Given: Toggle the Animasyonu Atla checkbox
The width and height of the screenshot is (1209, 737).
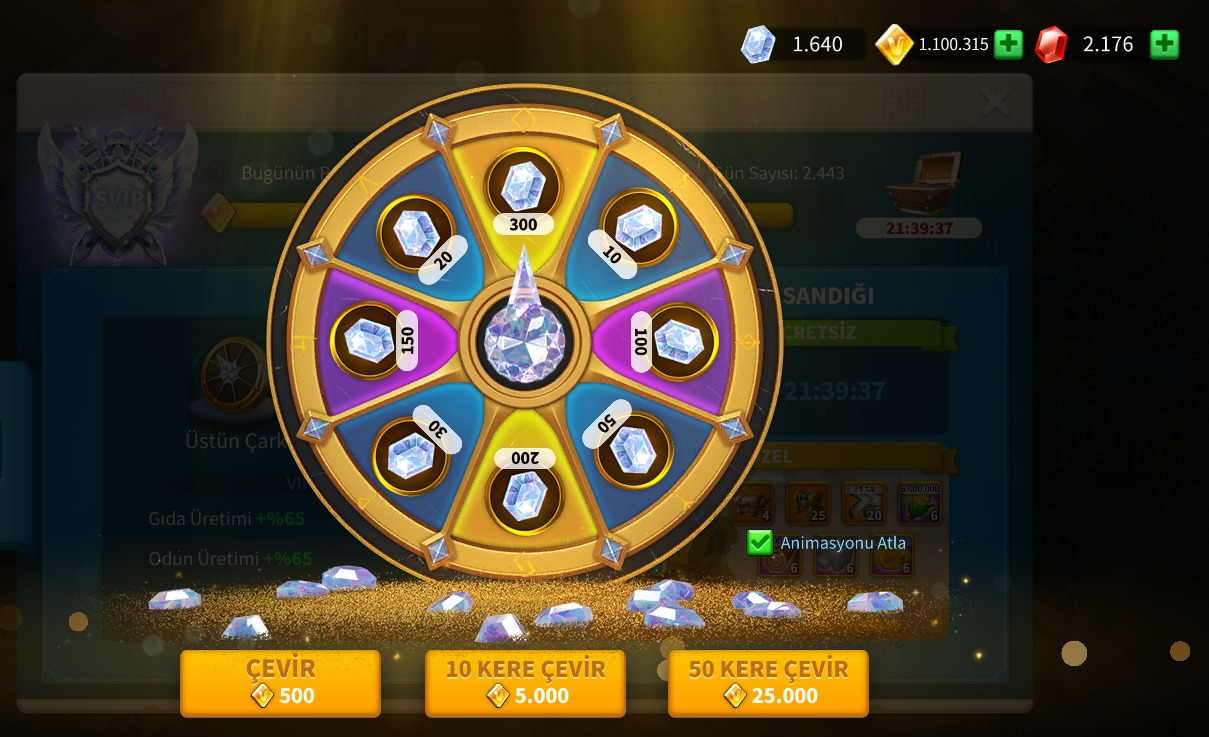Looking at the screenshot, I should pyautogui.click(x=760, y=543).
